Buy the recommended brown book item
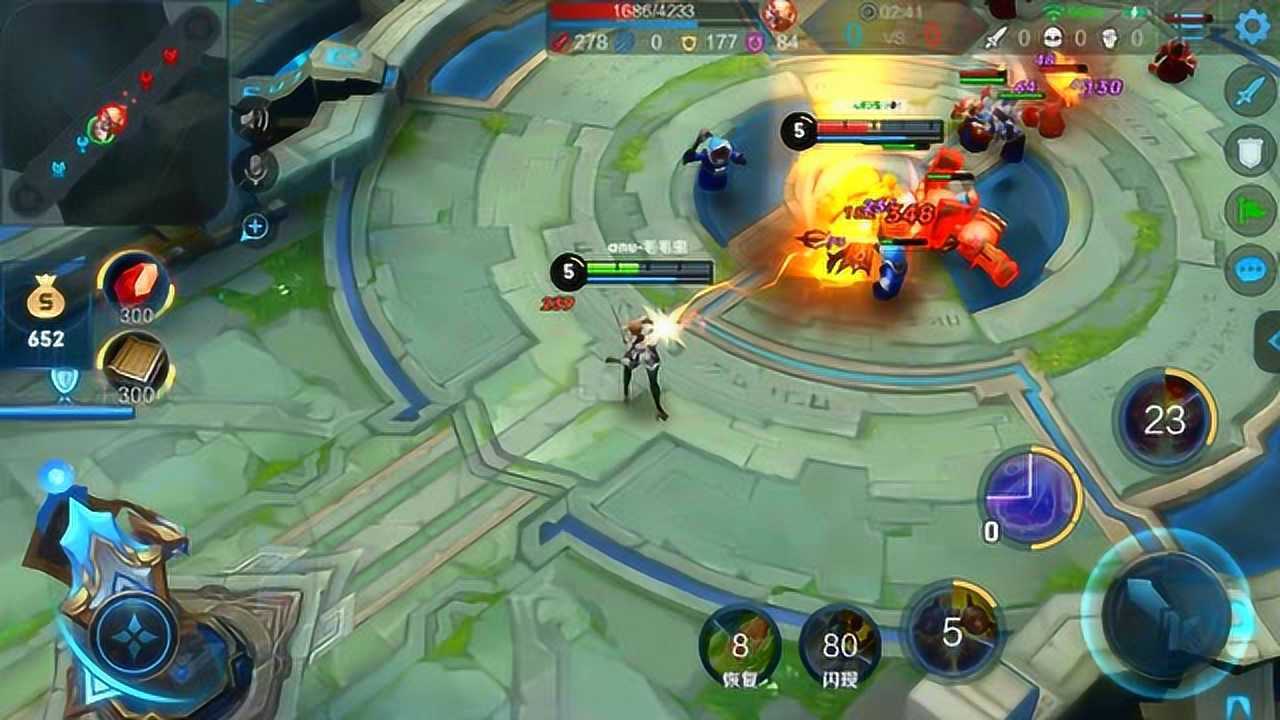Image resolution: width=1280 pixels, height=720 pixels. (135, 365)
